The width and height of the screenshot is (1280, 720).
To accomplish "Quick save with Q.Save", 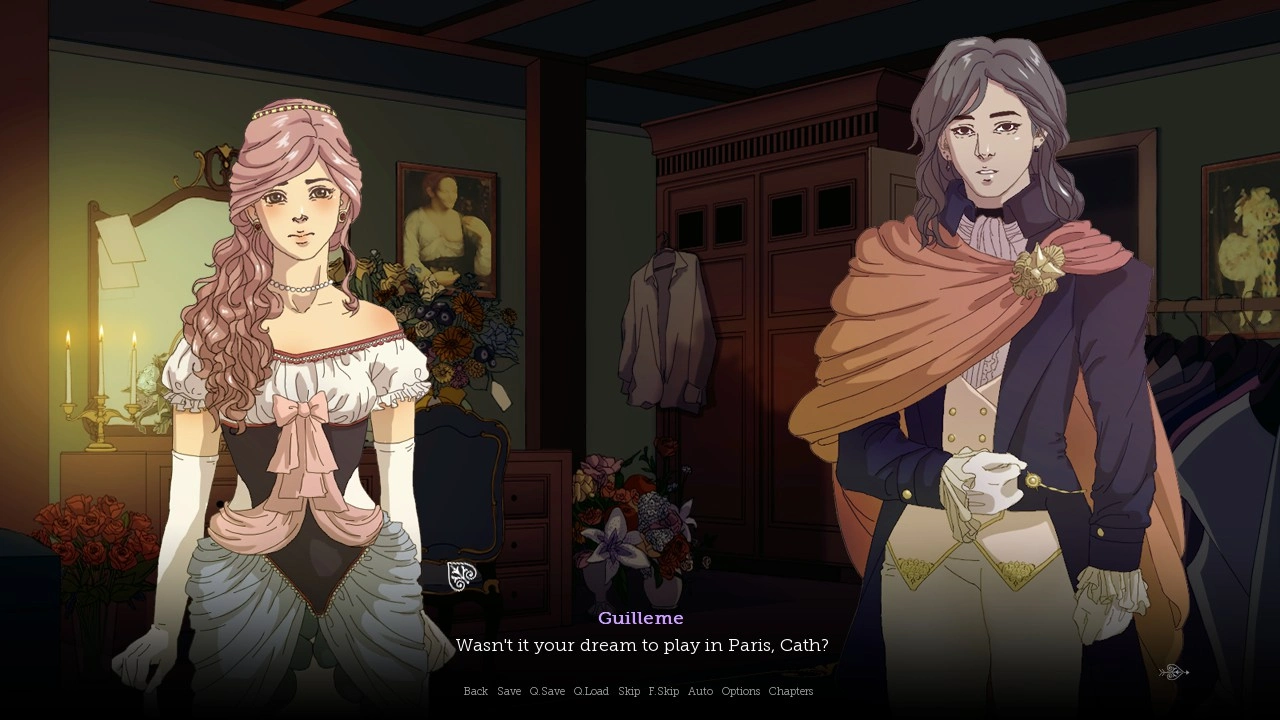I will (x=547, y=691).
